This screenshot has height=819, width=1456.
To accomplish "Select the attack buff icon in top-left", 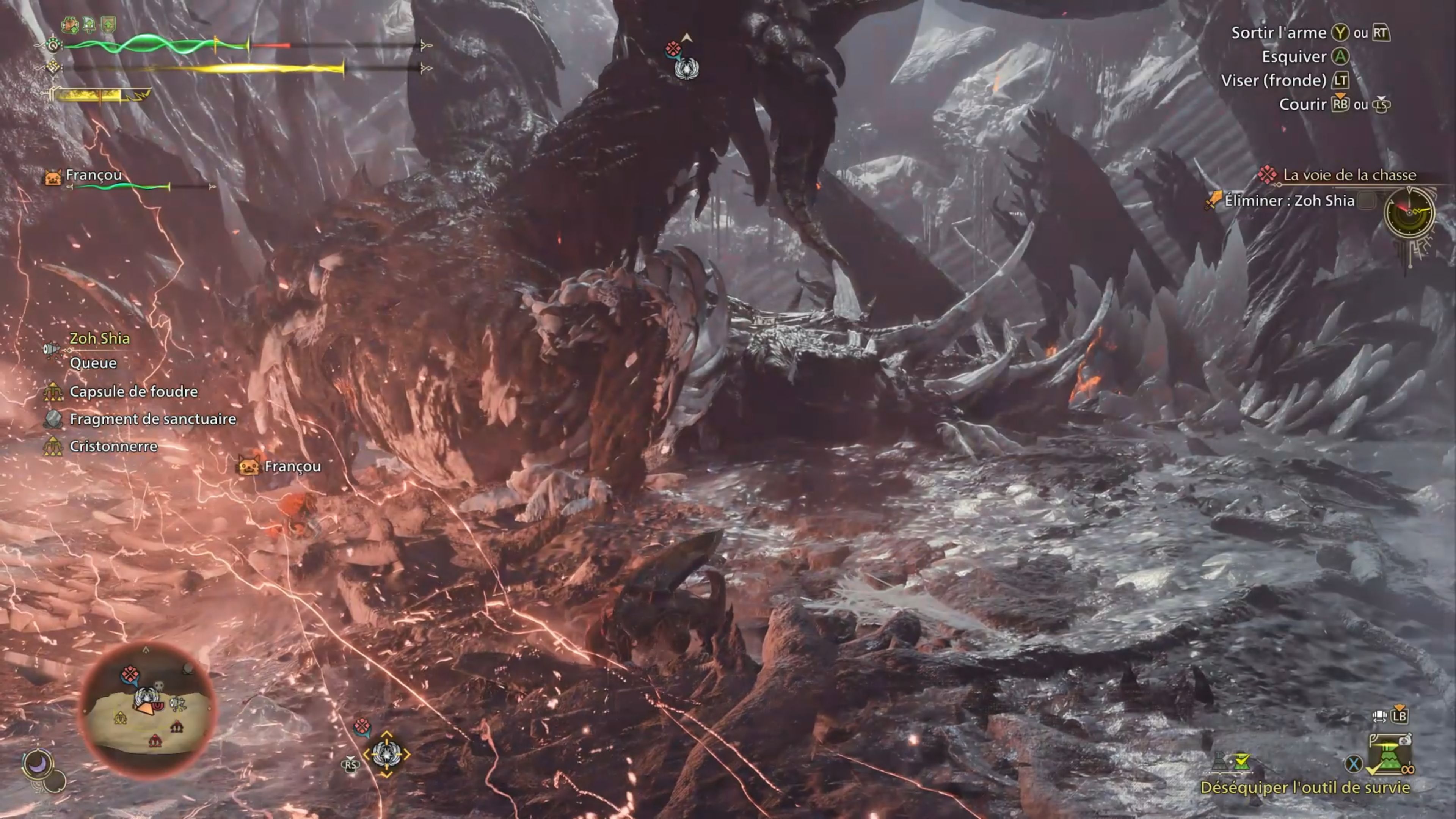I will (71, 25).
